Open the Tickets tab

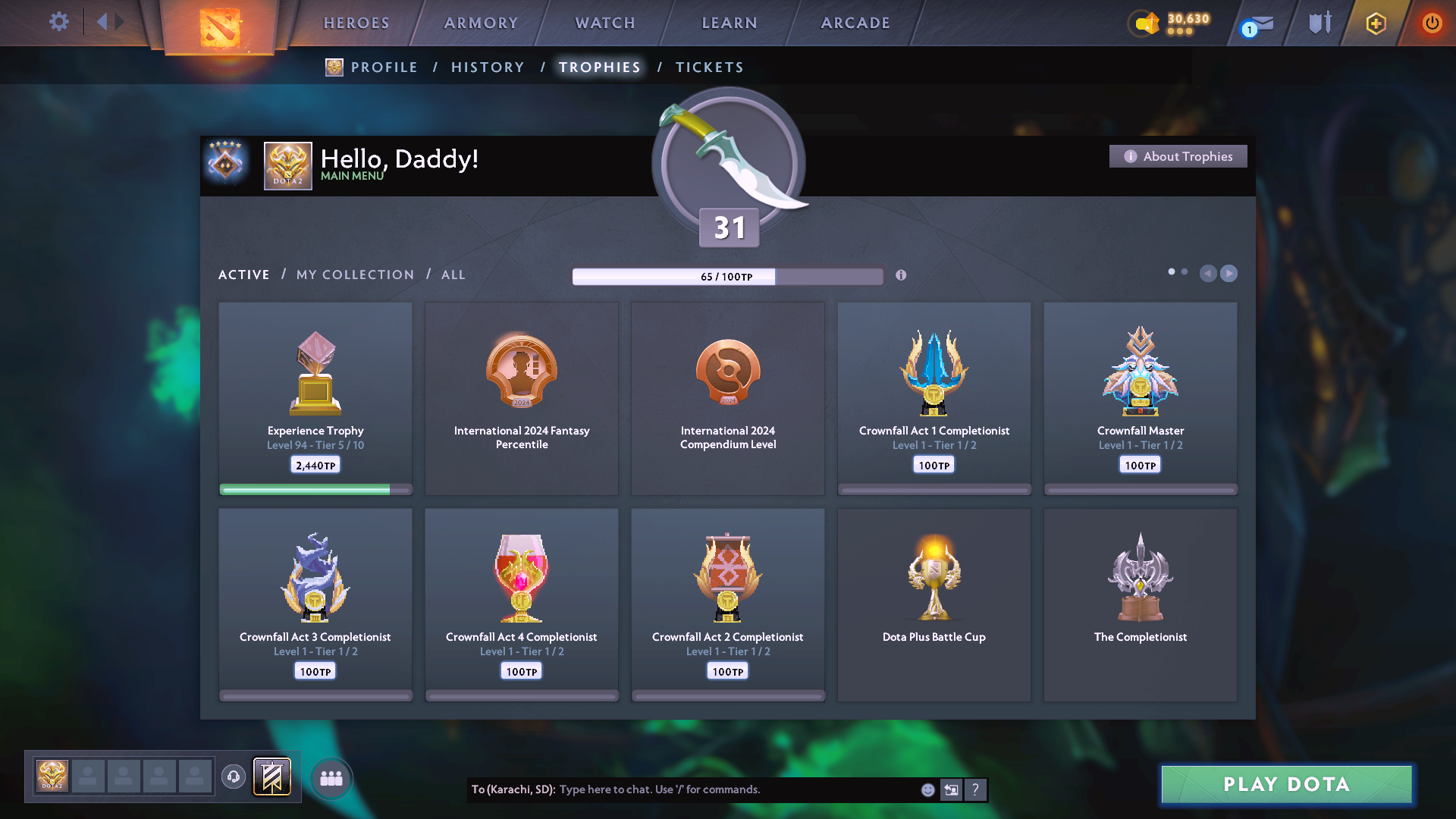(x=709, y=67)
